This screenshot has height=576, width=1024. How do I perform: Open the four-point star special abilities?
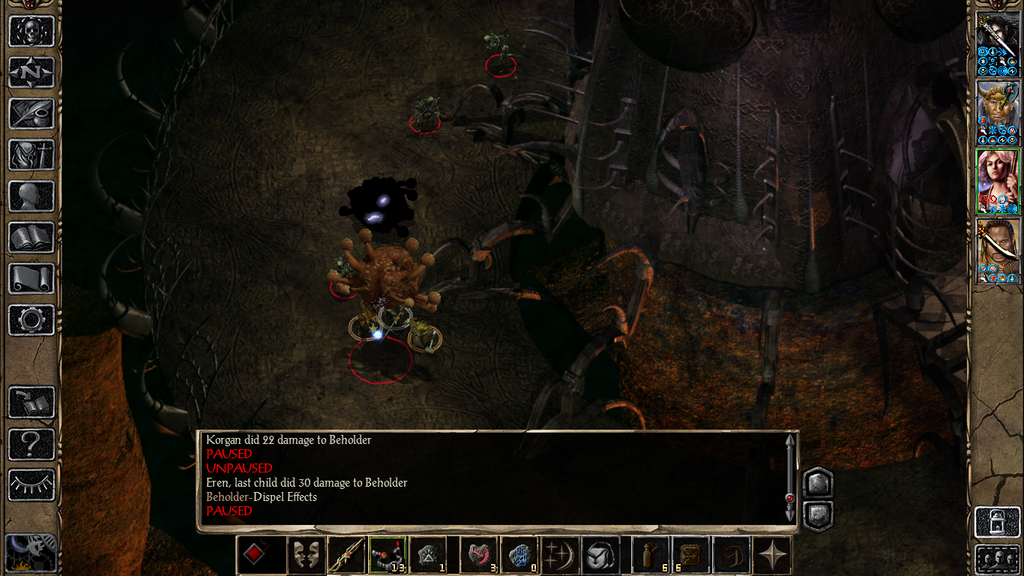pos(773,555)
